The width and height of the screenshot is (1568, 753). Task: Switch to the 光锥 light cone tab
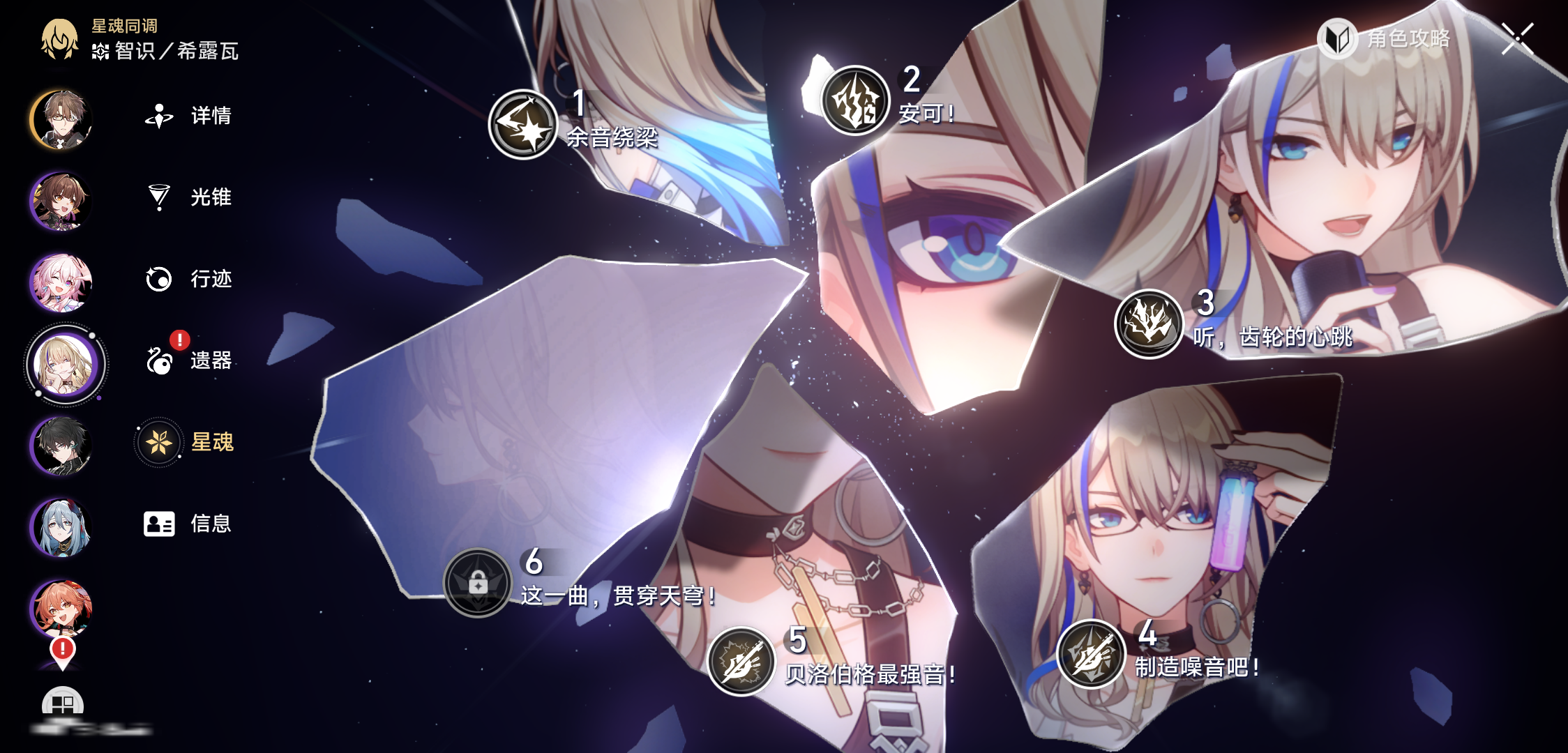point(188,197)
